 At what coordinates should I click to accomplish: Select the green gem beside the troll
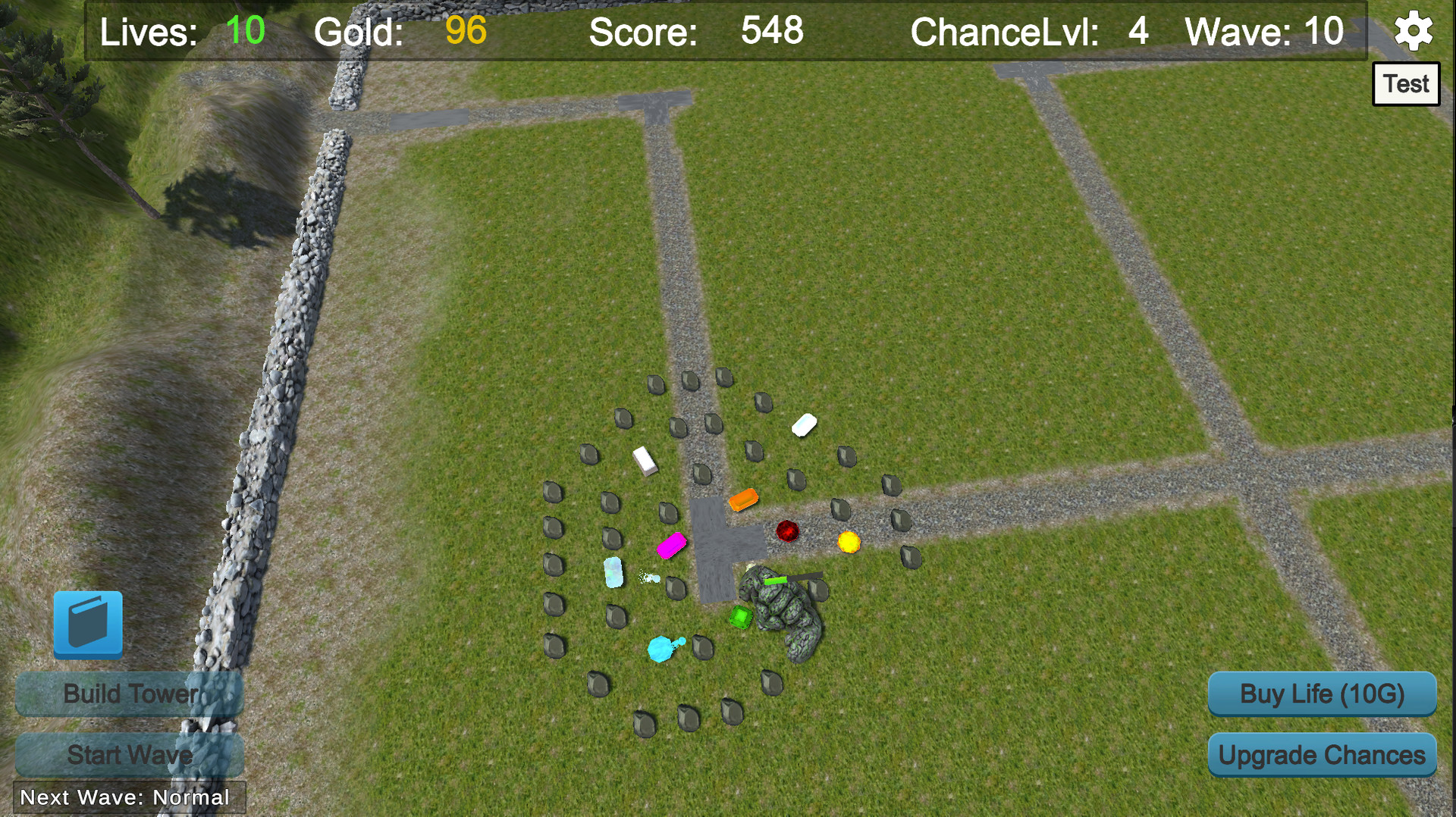tap(739, 617)
